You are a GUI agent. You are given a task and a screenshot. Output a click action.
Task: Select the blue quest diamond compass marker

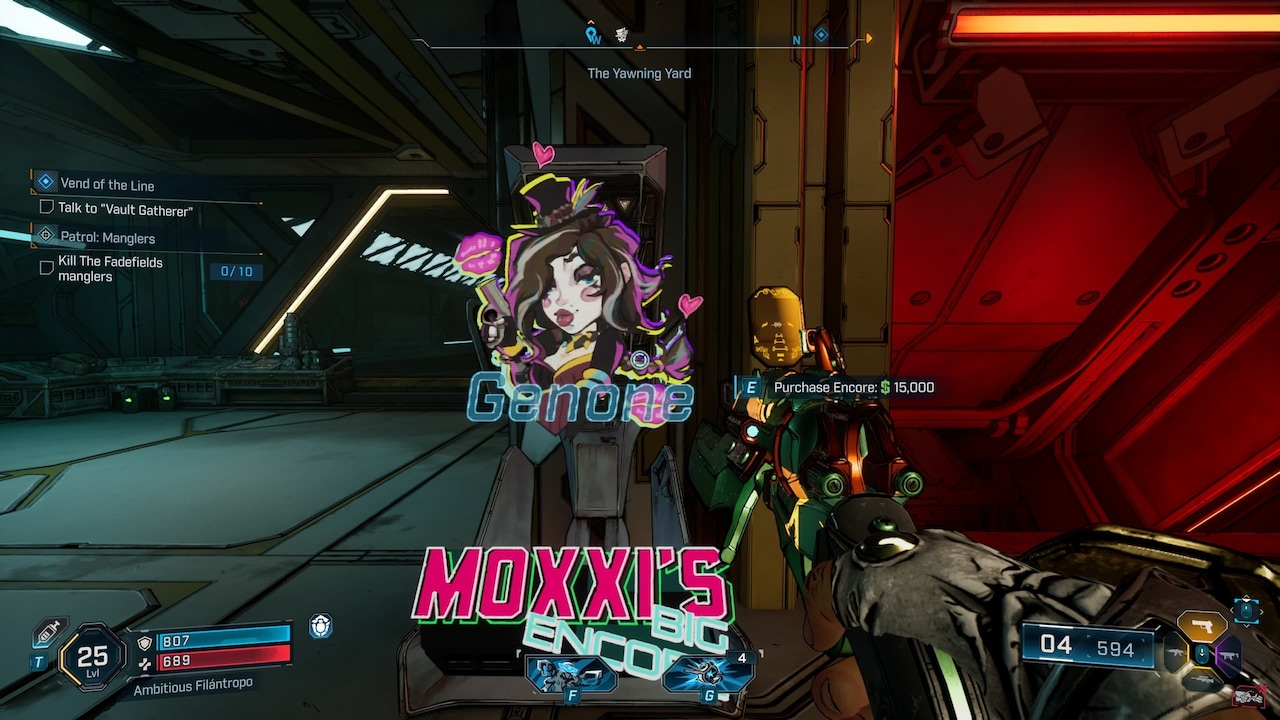pyautogui.click(x=821, y=35)
